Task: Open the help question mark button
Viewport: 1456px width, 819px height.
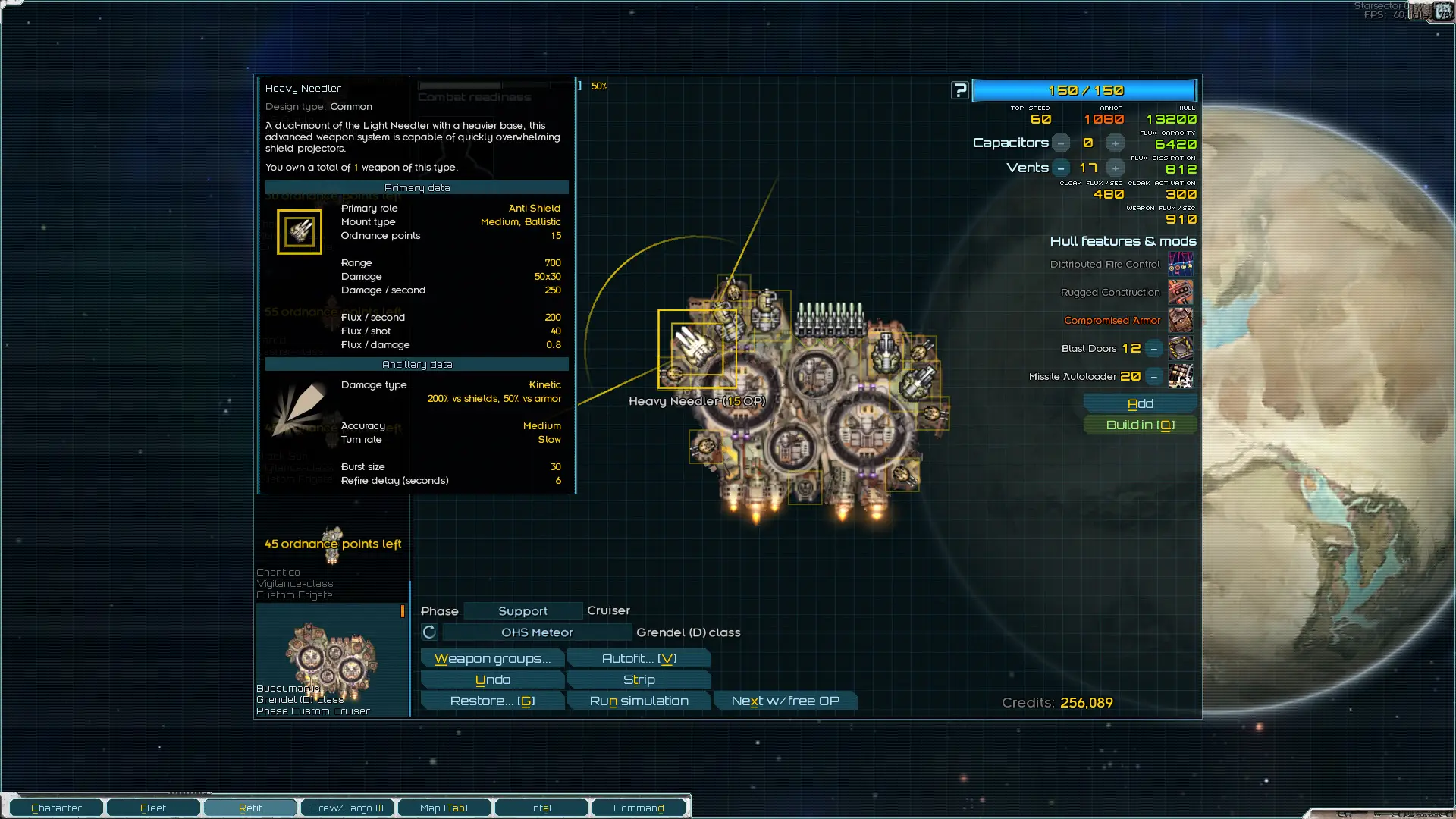Action: 960,90
